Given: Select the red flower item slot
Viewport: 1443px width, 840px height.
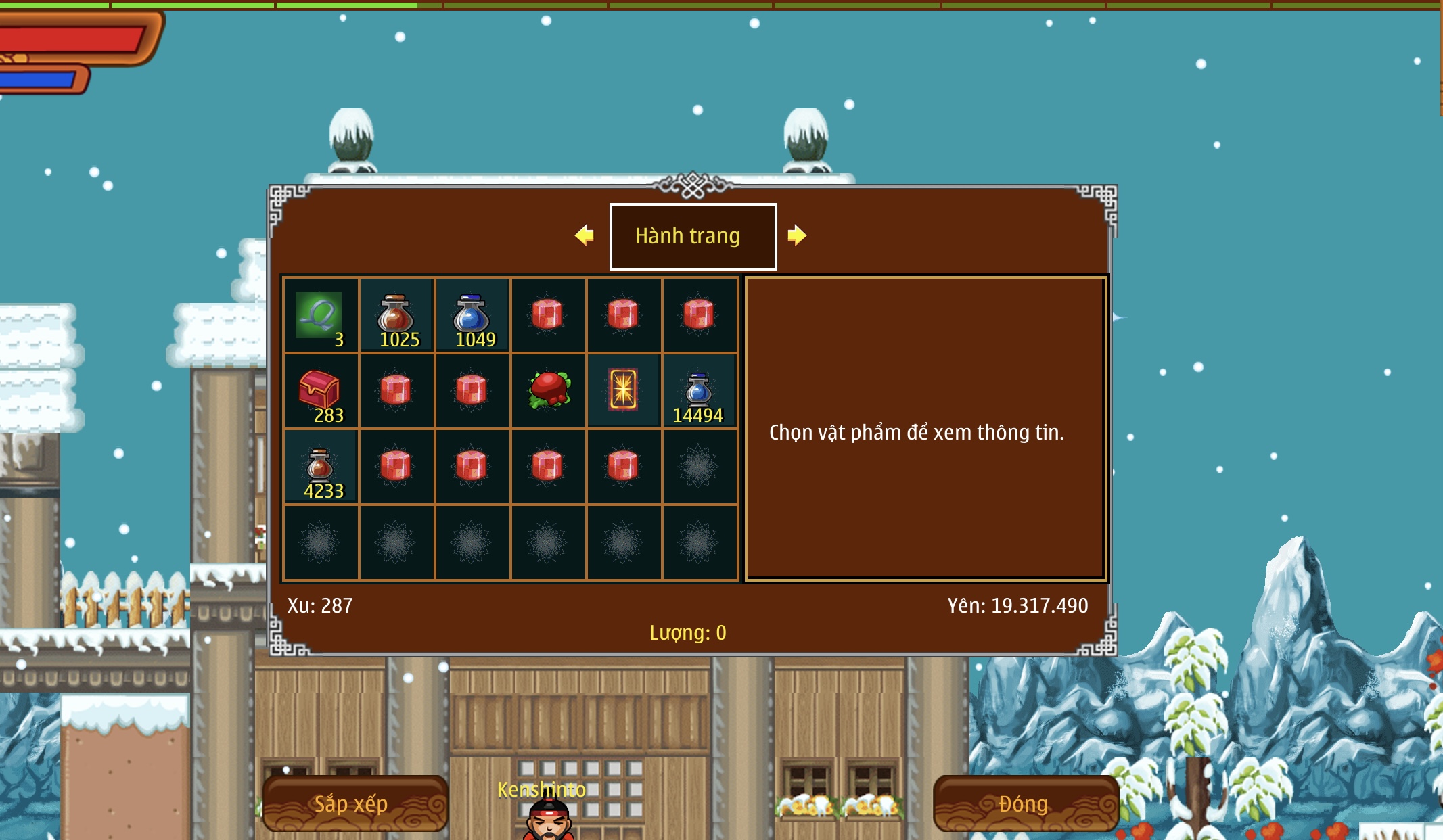Looking at the screenshot, I should (548, 390).
